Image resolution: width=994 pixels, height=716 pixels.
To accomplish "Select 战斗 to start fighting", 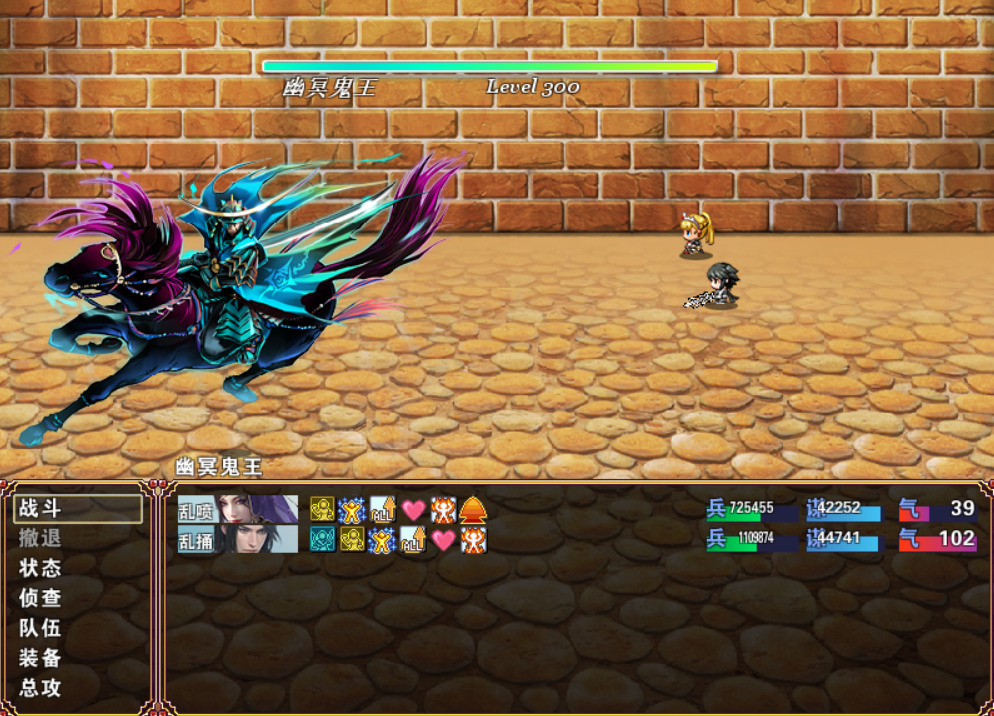I will 76,508.
